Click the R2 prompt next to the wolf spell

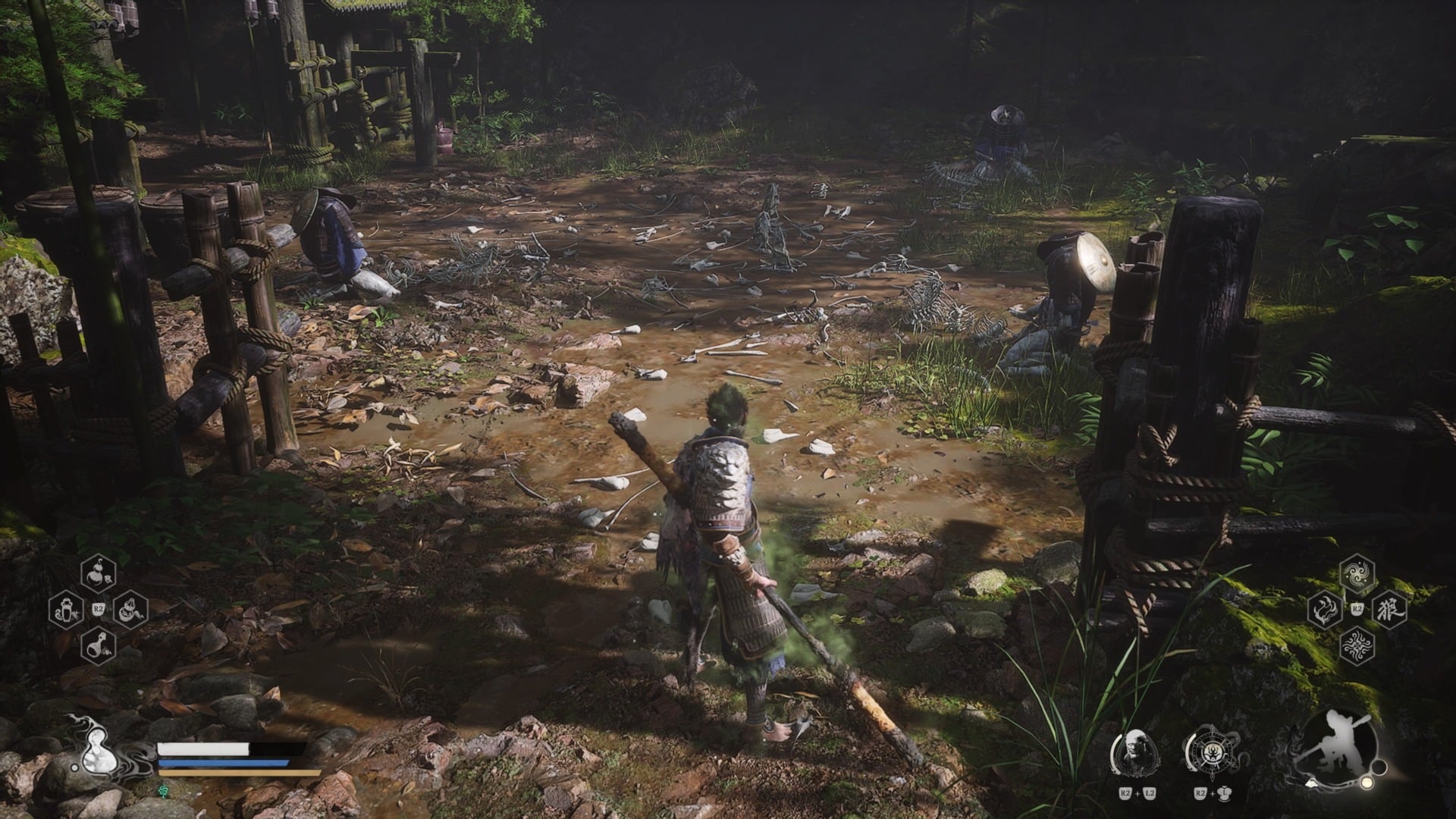[x=1357, y=609]
